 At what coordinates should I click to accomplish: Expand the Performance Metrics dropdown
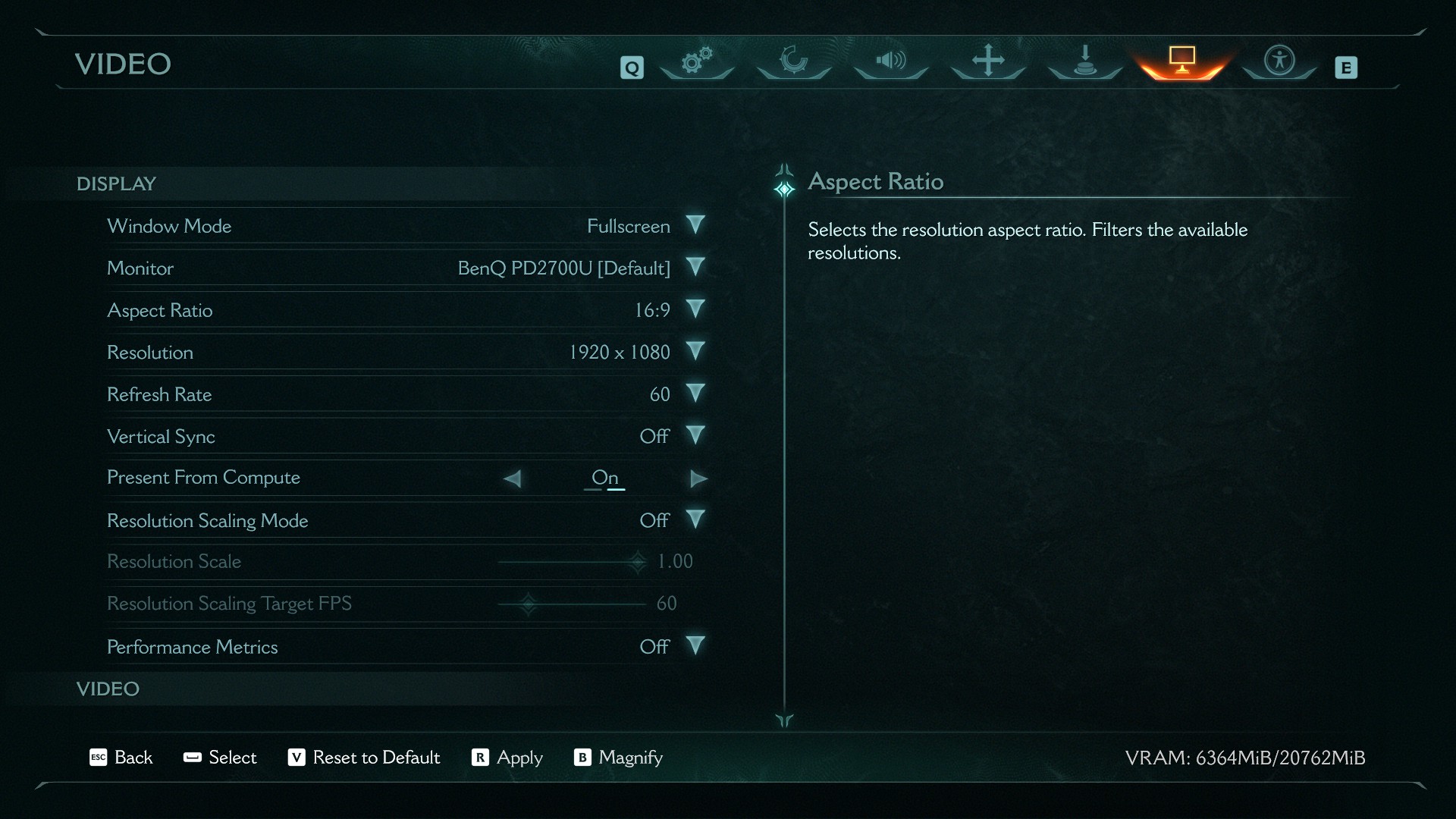[x=695, y=646]
